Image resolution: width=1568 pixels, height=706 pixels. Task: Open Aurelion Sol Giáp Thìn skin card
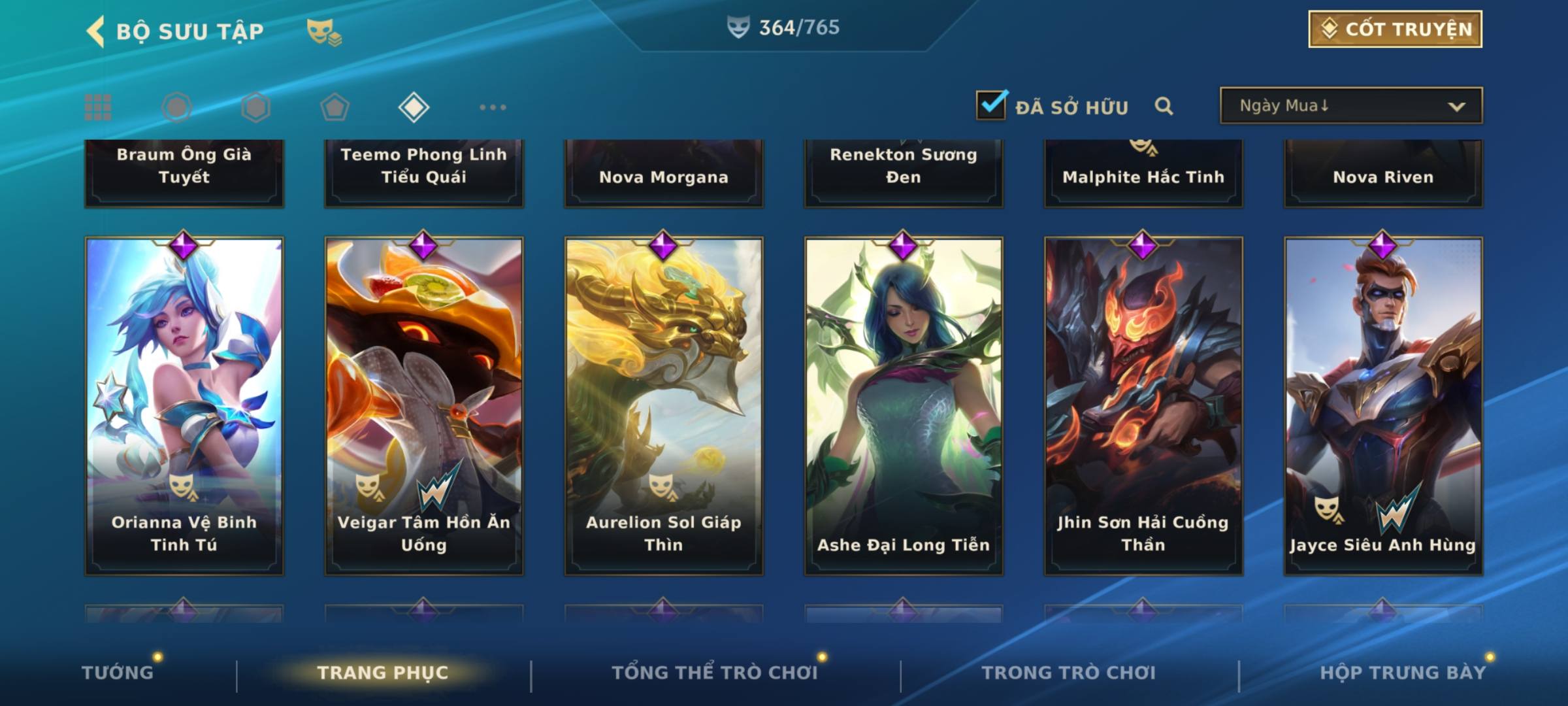click(664, 405)
